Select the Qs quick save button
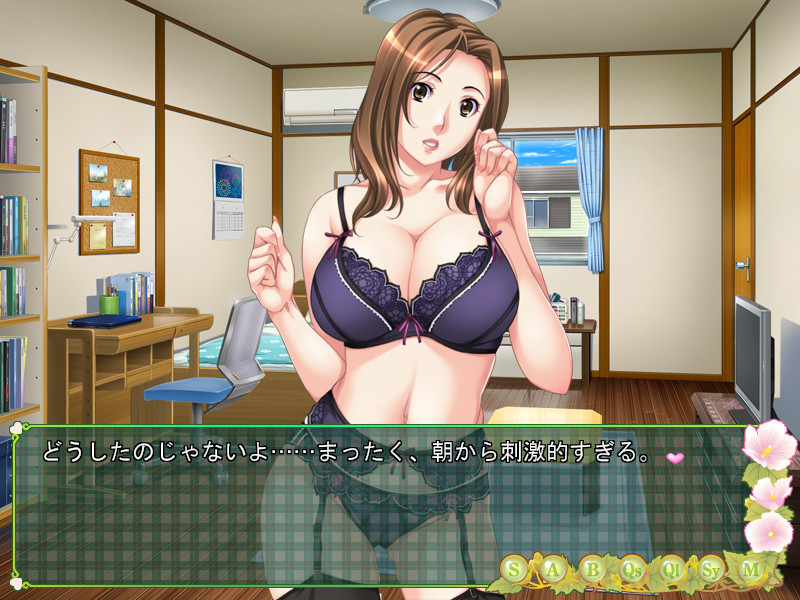The image size is (800, 600). tap(632, 569)
